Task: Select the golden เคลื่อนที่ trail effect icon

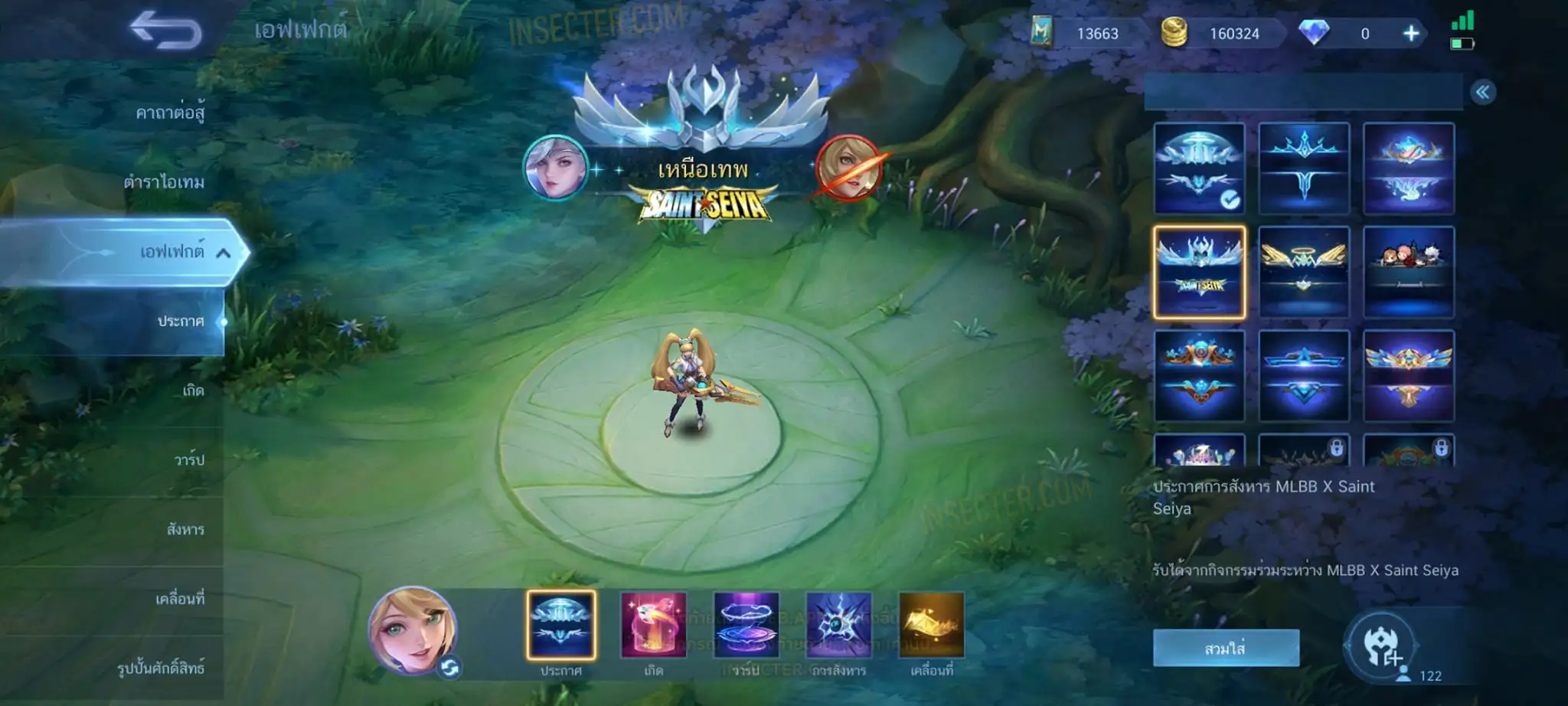Action: point(932,625)
